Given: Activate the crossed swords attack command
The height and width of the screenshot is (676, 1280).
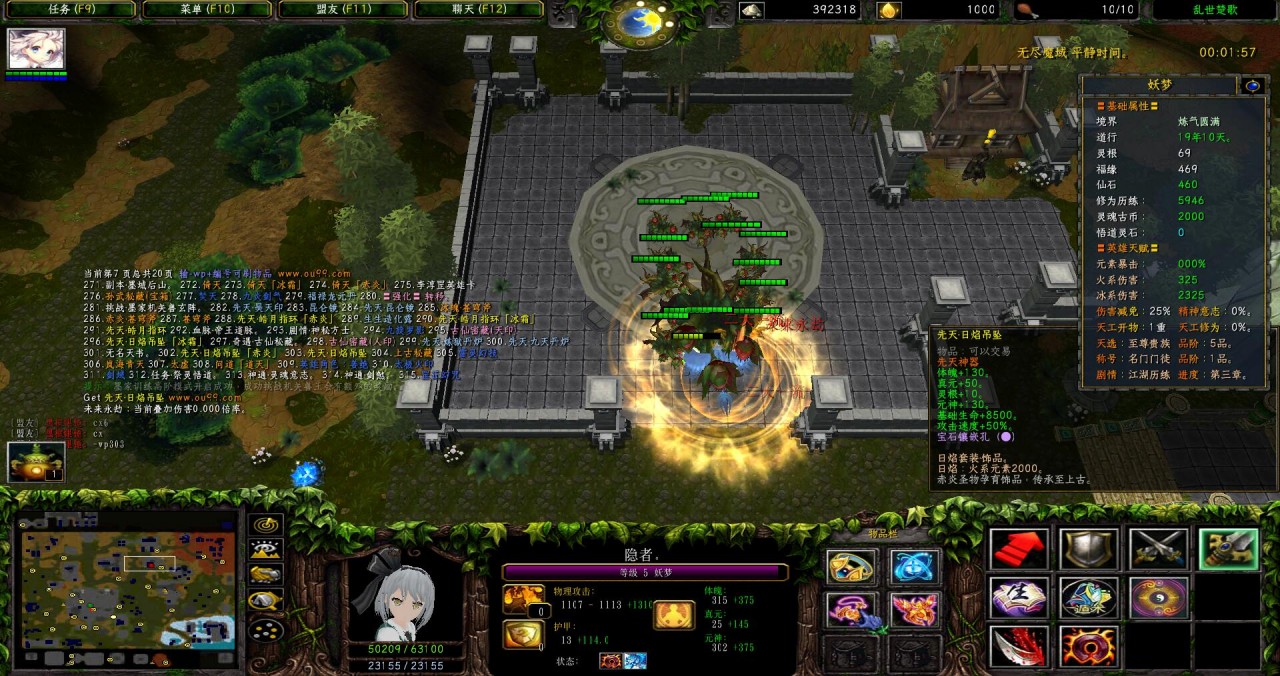Looking at the screenshot, I should (1159, 549).
